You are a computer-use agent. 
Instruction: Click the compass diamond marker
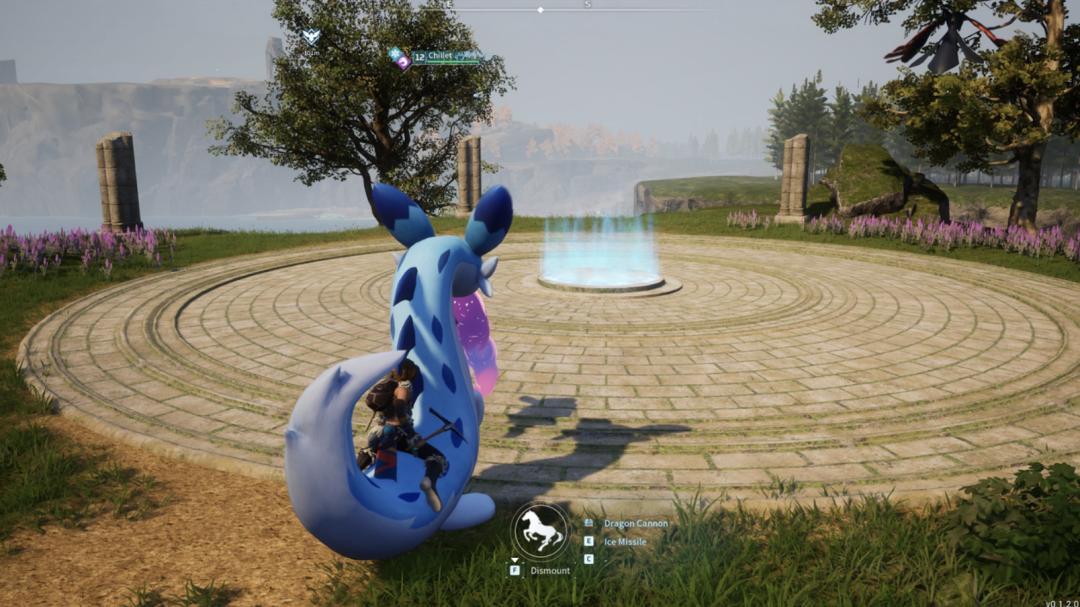pyautogui.click(x=540, y=10)
